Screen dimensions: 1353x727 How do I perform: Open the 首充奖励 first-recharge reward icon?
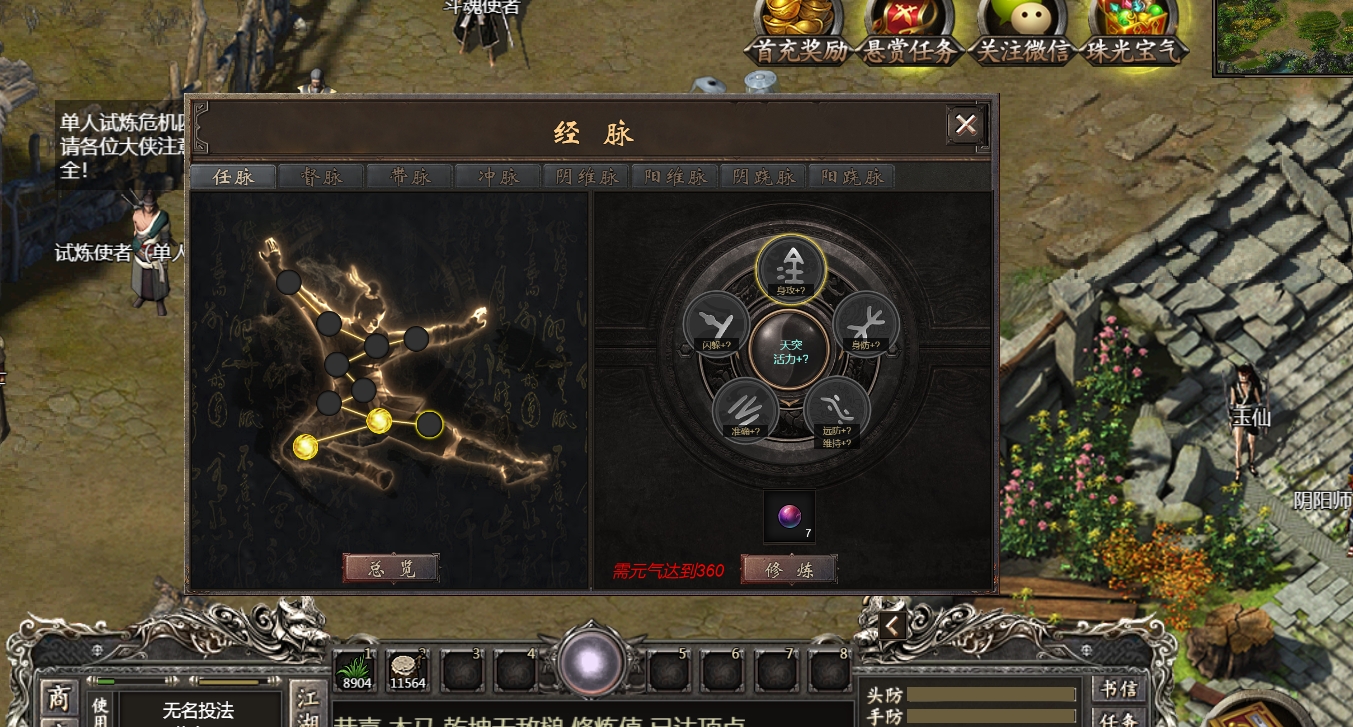(799, 30)
